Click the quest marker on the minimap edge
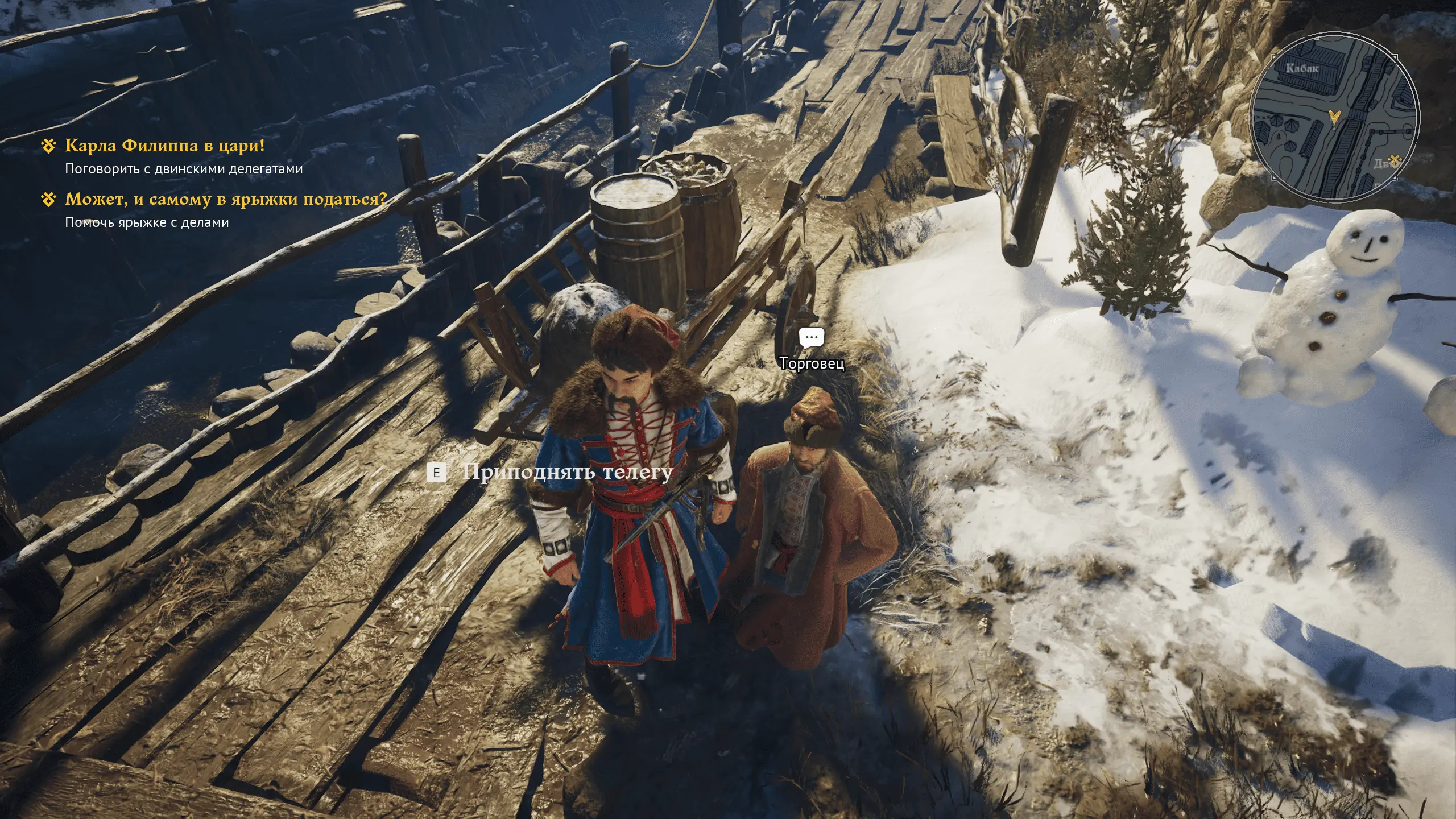 tap(1395, 161)
